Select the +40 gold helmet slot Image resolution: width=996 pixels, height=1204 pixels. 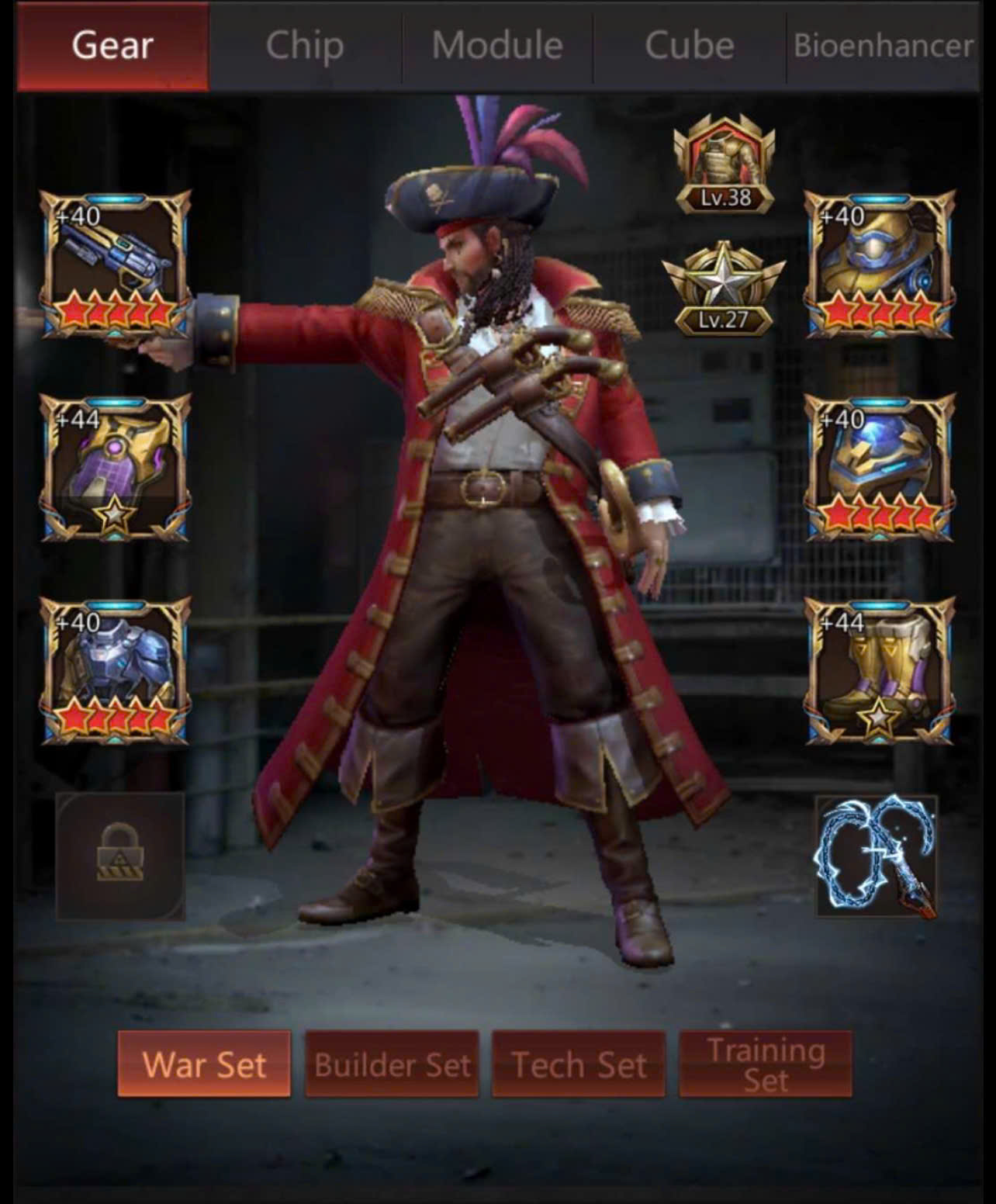pos(880,265)
